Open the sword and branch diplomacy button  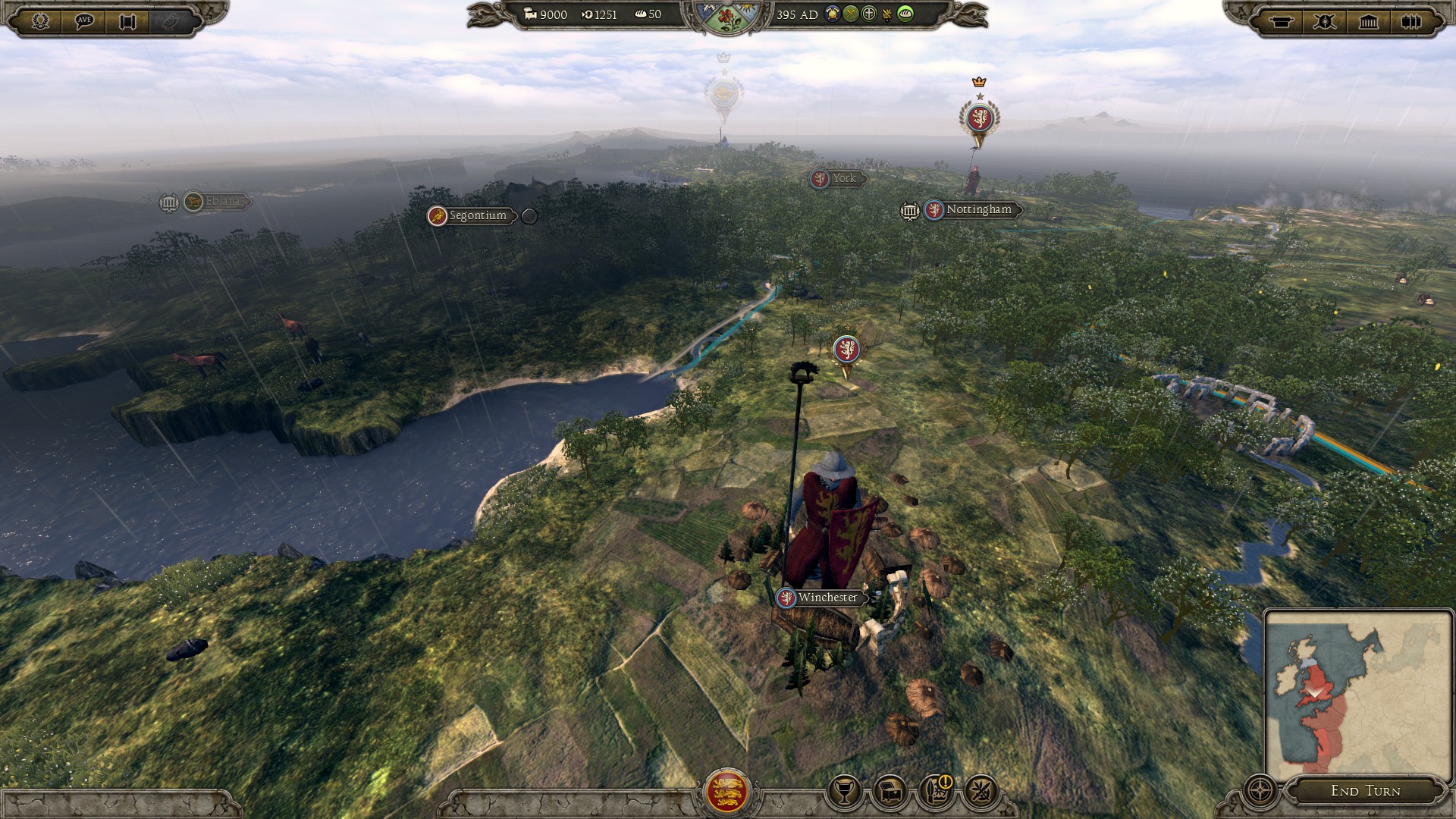981,792
